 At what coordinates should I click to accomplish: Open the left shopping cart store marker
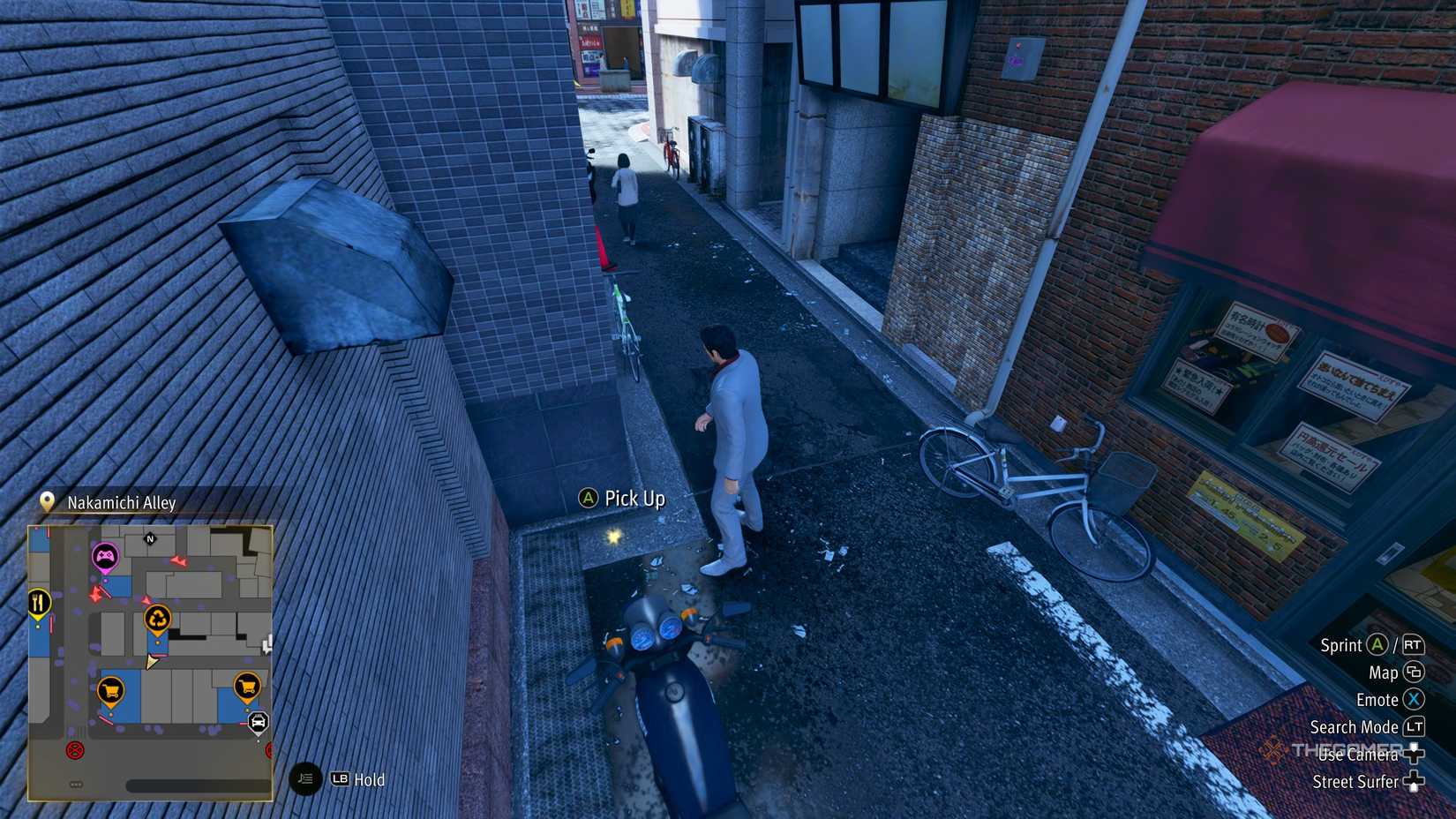coord(110,688)
